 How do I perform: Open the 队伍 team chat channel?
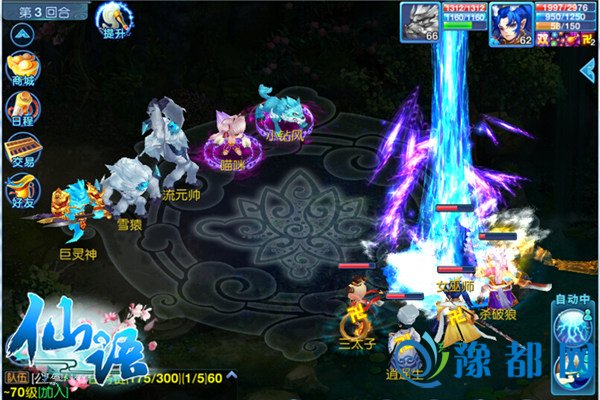(17, 377)
